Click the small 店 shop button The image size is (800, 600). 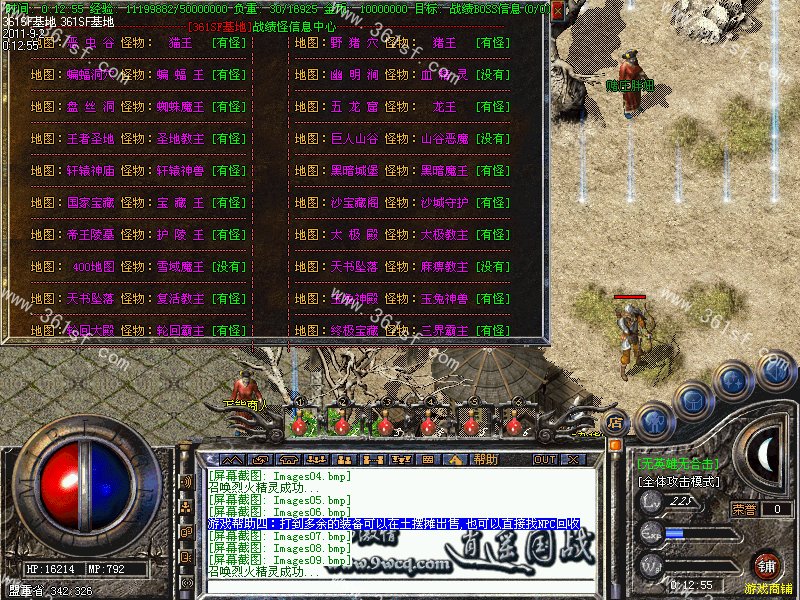tap(615, 424)
